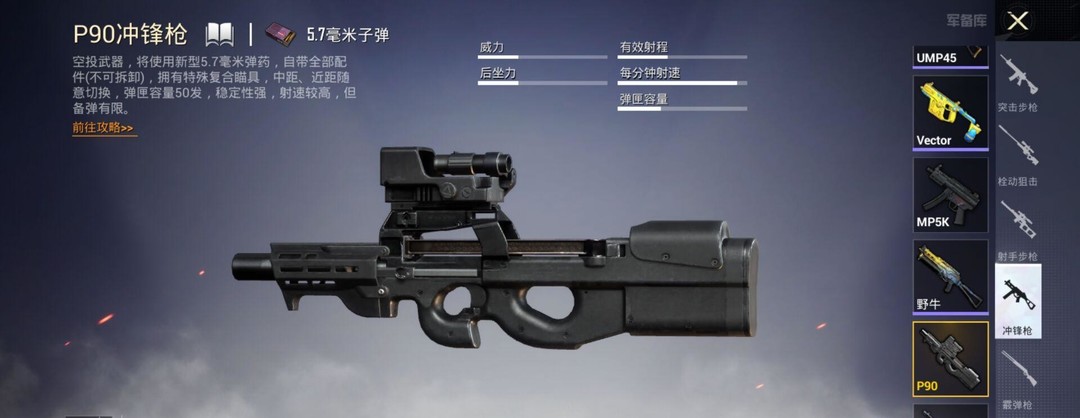Screen dimensions: 1080x418
Task: Select the MP5K weapon card
Action: coord(950,194)
